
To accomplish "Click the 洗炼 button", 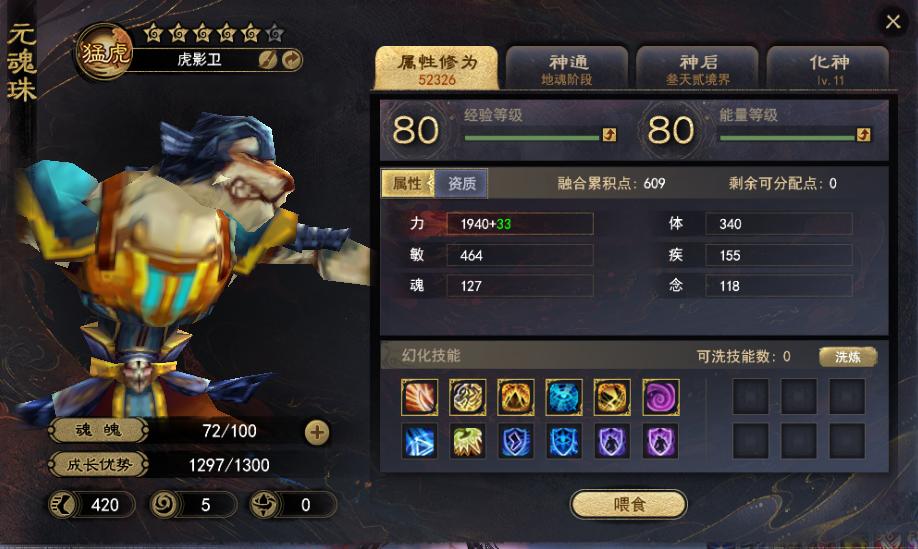I will [848, 357].
